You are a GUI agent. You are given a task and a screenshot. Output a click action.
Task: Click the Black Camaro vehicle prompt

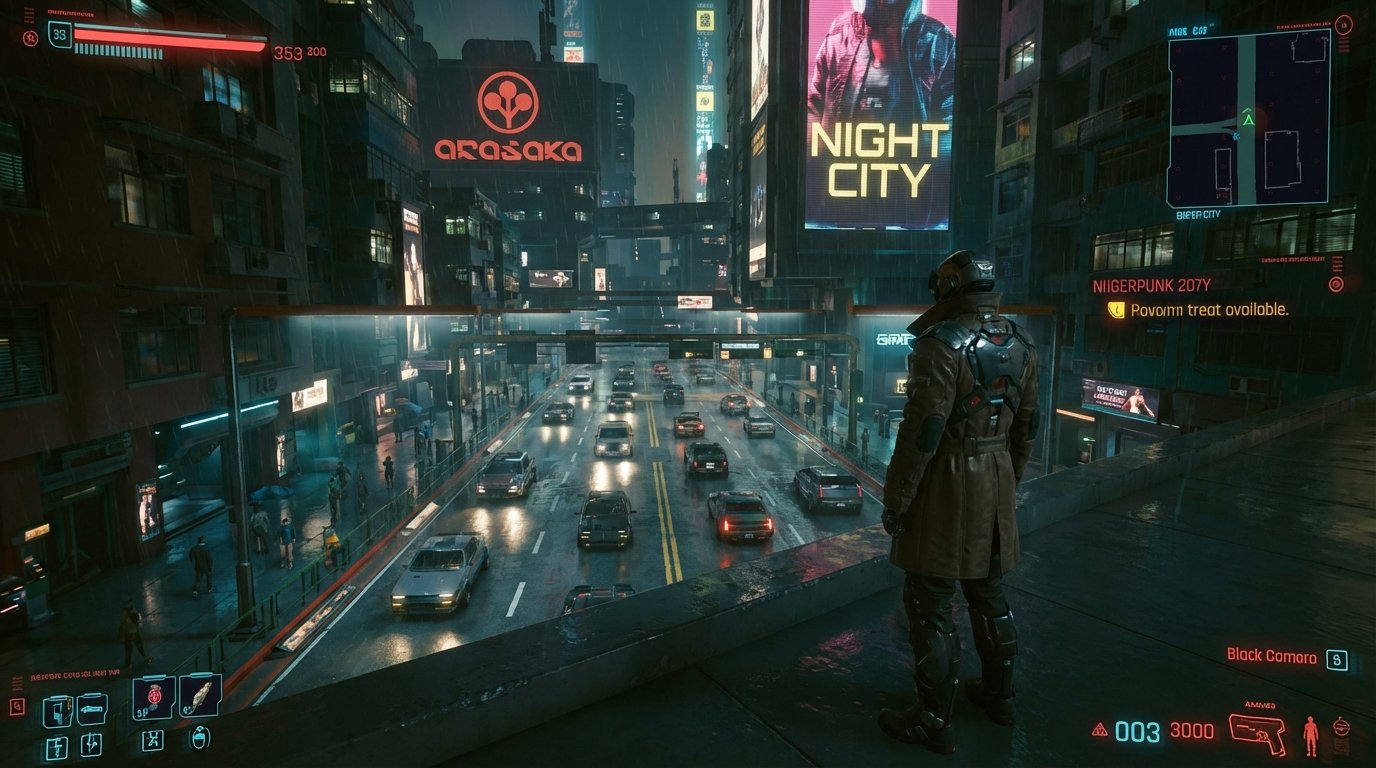[x=1271, y=657]
